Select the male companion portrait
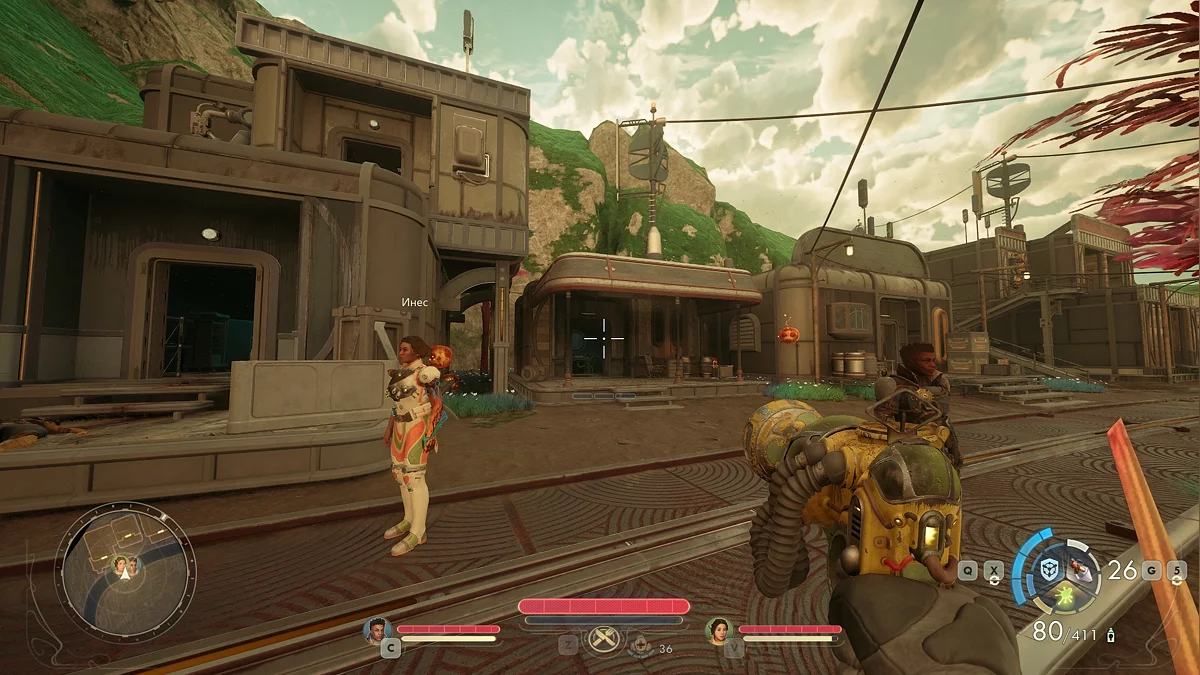The width and height of the screenshot is (1200, 675). 377,630
